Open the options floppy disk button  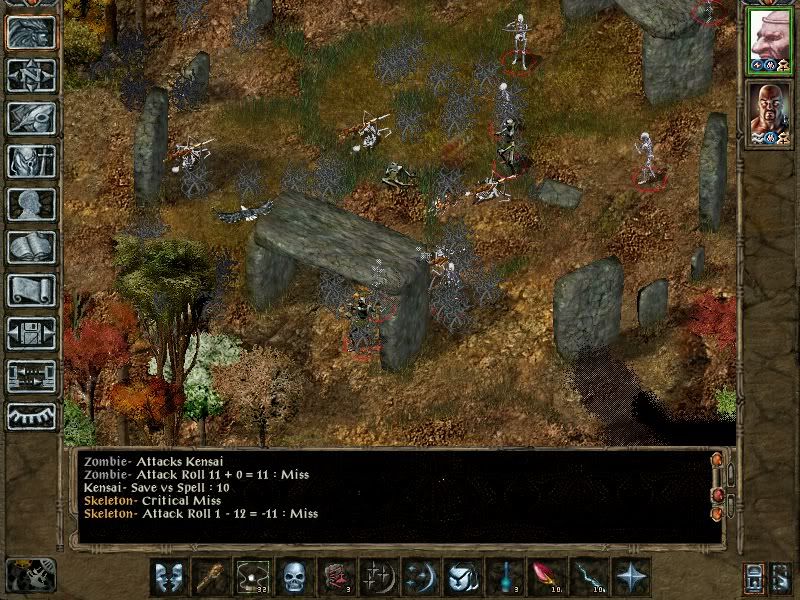(x=31, y=333)
